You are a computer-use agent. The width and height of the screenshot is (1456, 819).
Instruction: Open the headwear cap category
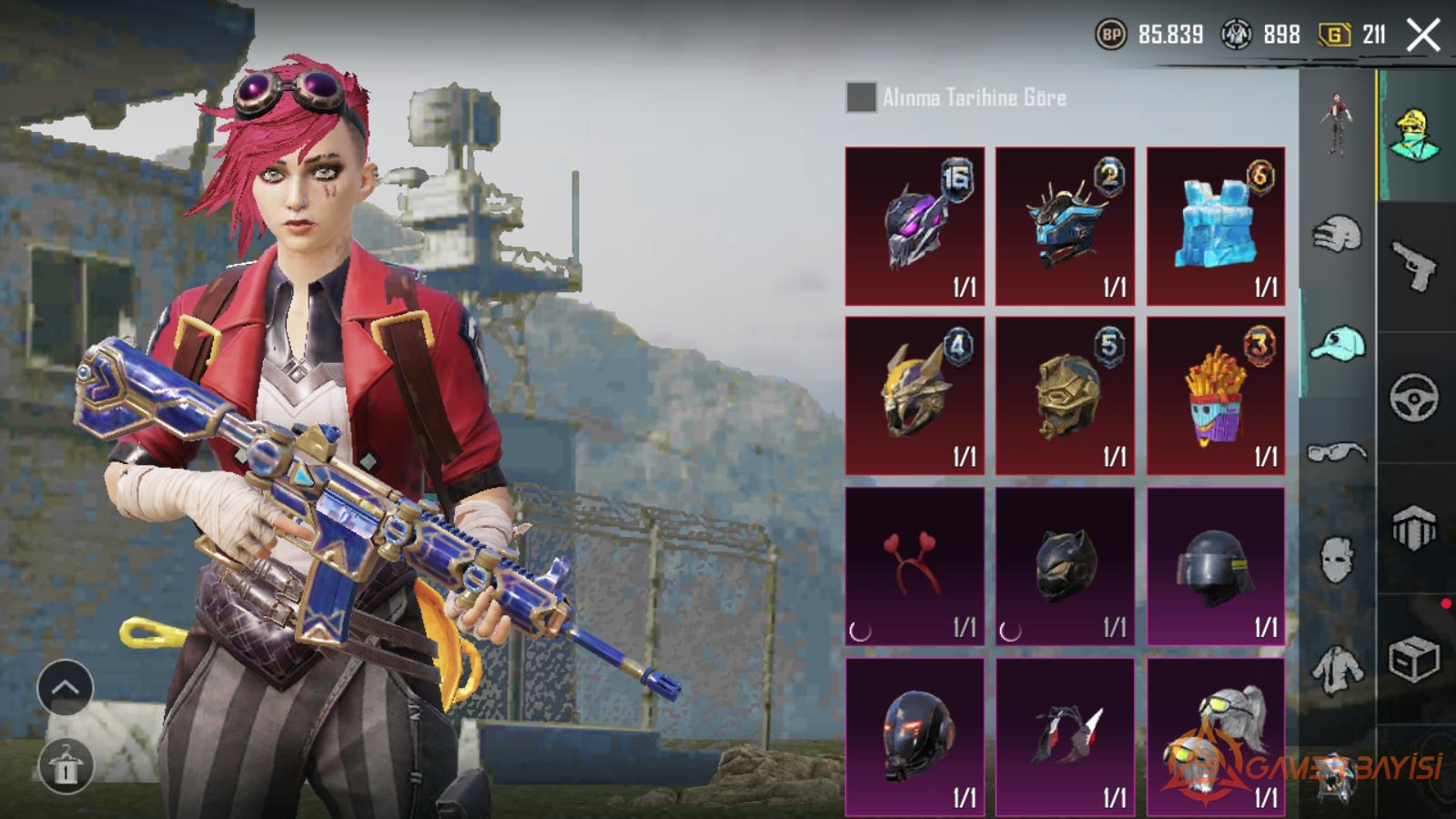[1338, 344]
